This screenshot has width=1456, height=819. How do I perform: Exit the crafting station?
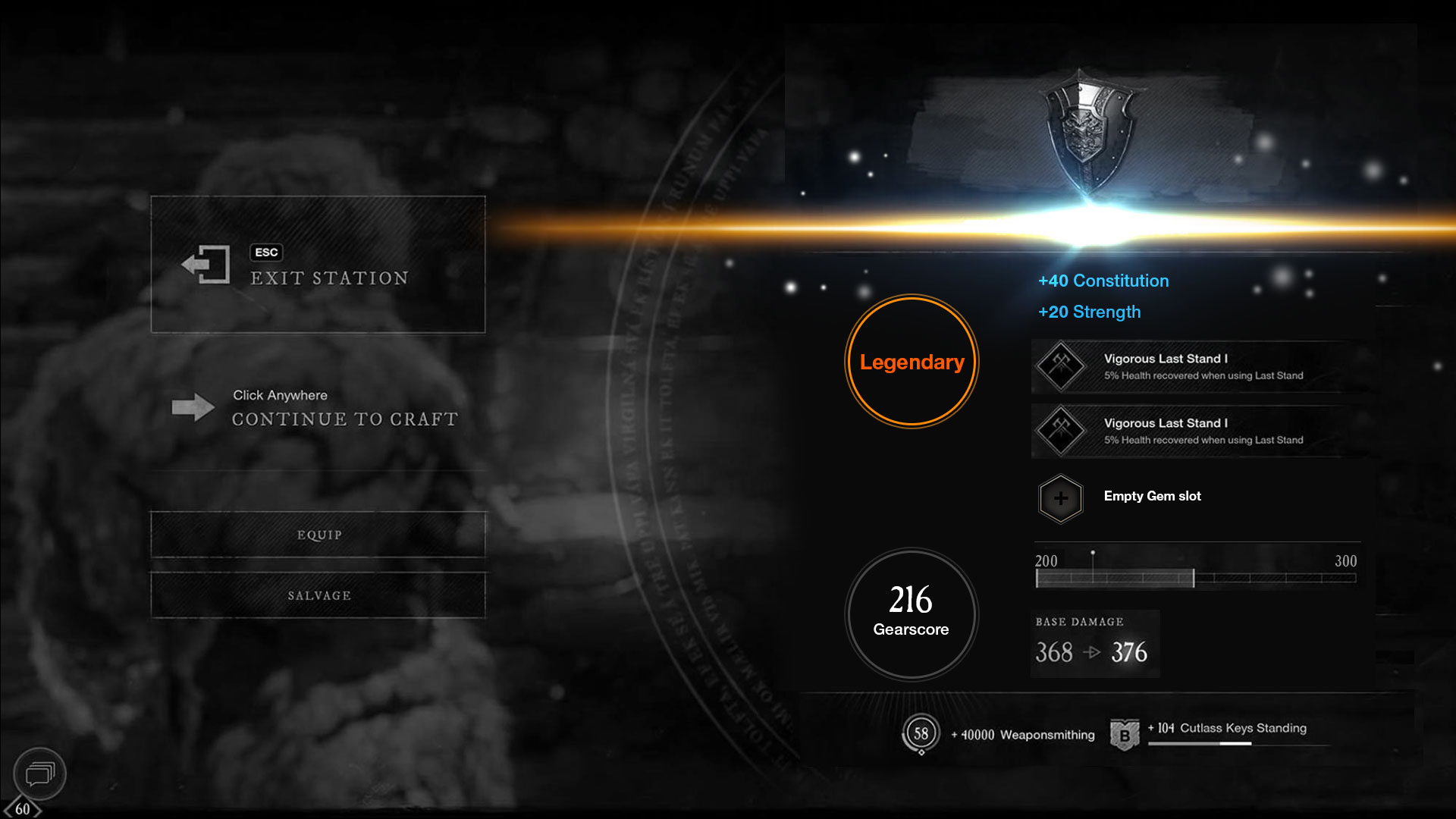pos(318,265)
